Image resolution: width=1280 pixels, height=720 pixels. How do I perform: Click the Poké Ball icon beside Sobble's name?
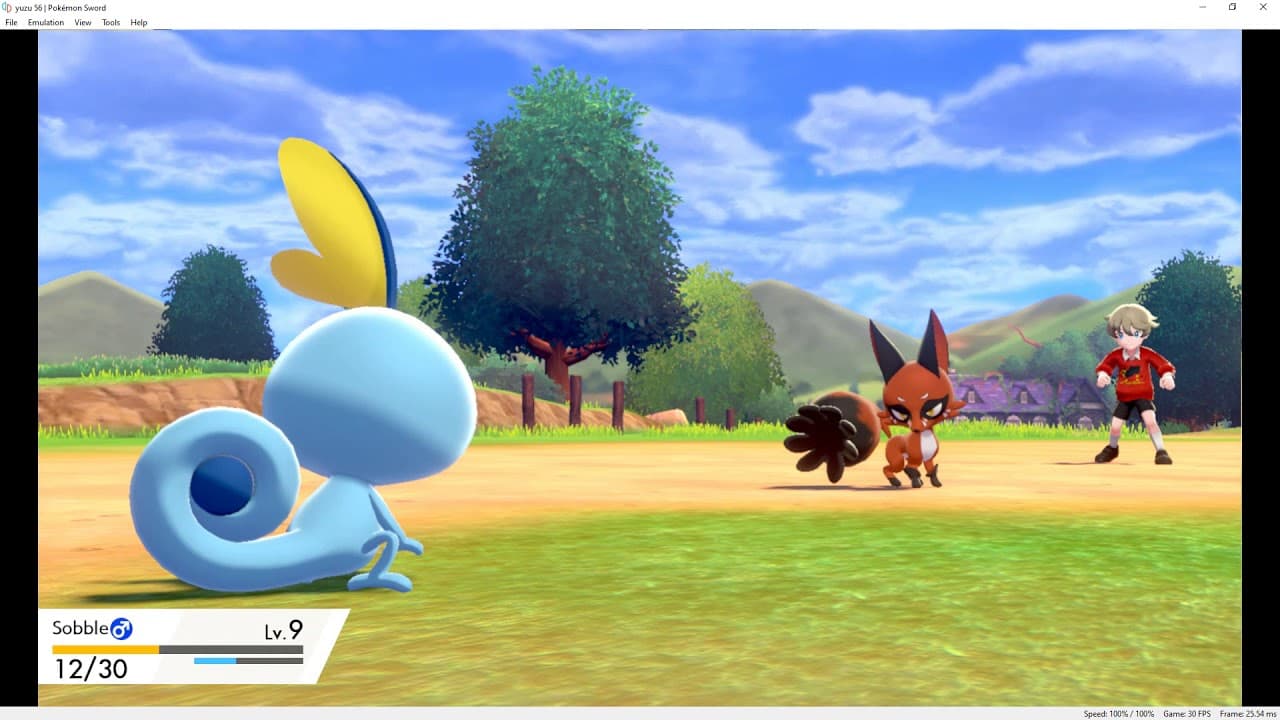click(120, 628)
